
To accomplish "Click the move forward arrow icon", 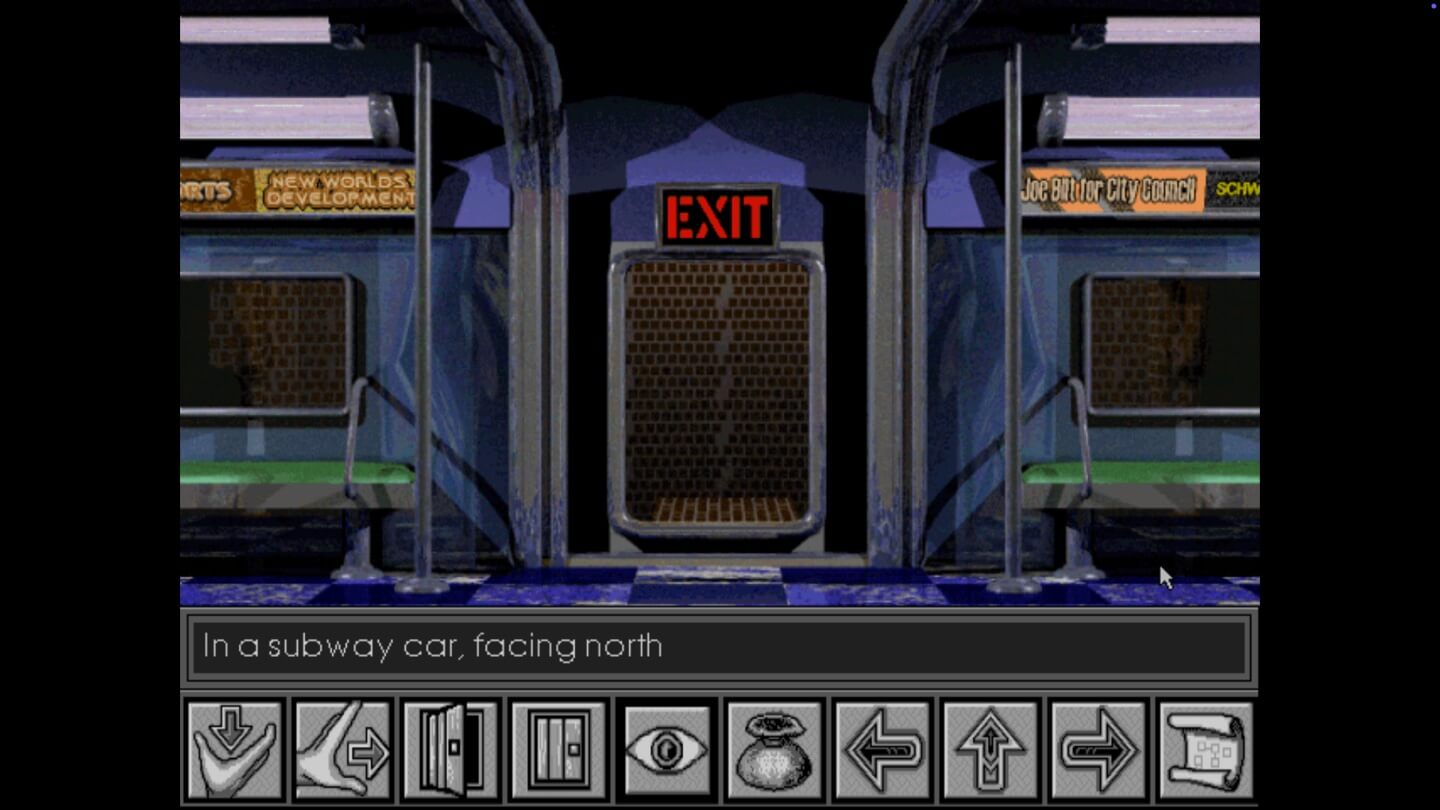I will pos(989,748).
